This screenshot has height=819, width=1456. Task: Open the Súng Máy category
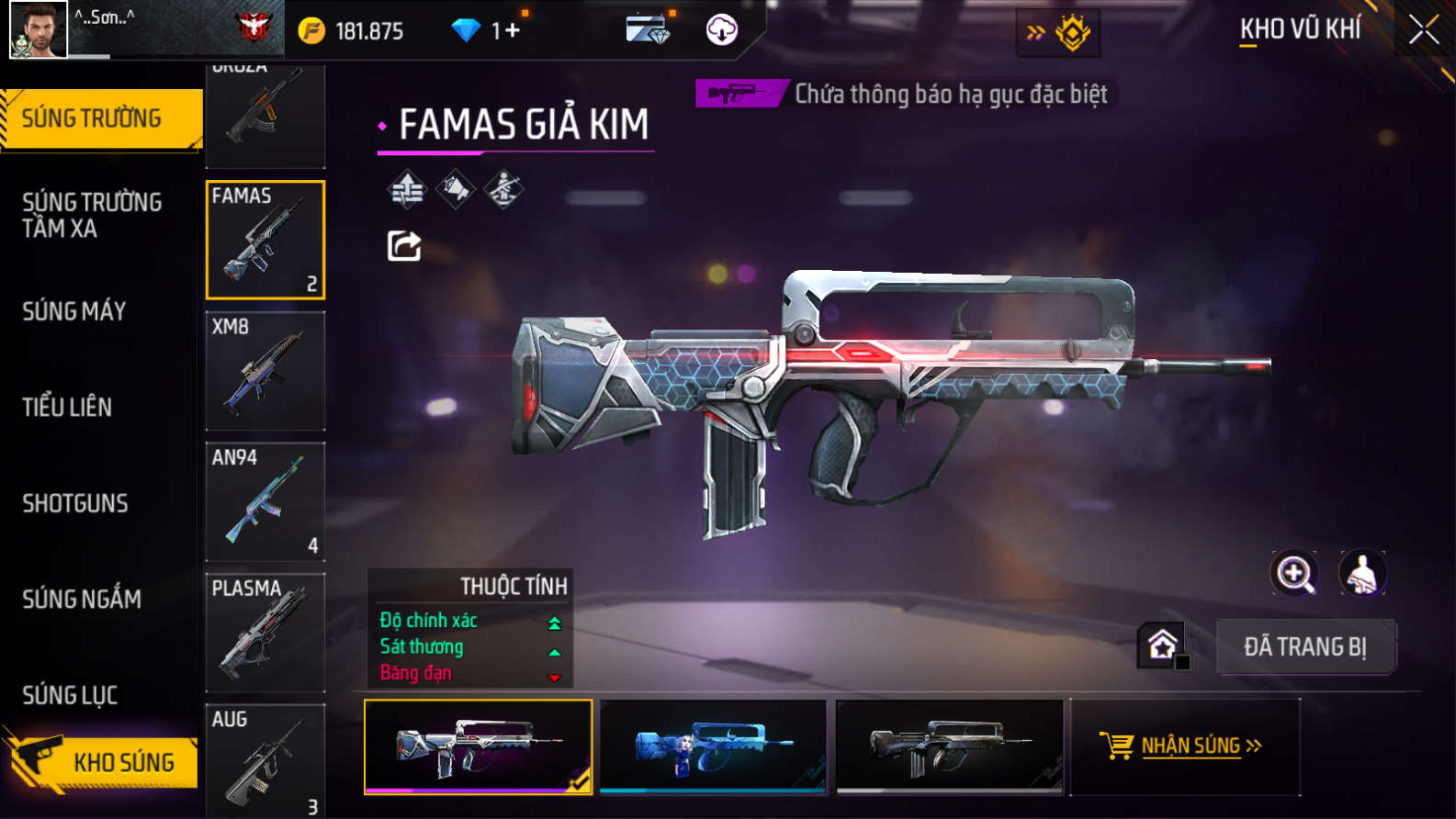click(74, 311)
